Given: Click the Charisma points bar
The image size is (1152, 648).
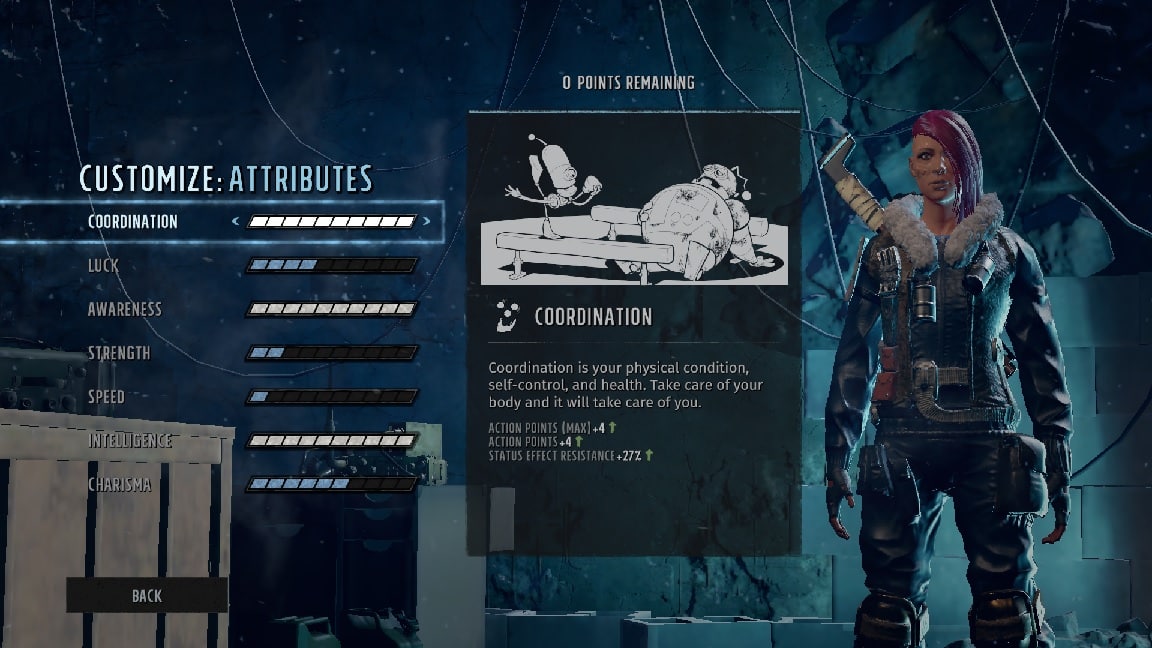Looking at the screenshot, I should [331, 484].
